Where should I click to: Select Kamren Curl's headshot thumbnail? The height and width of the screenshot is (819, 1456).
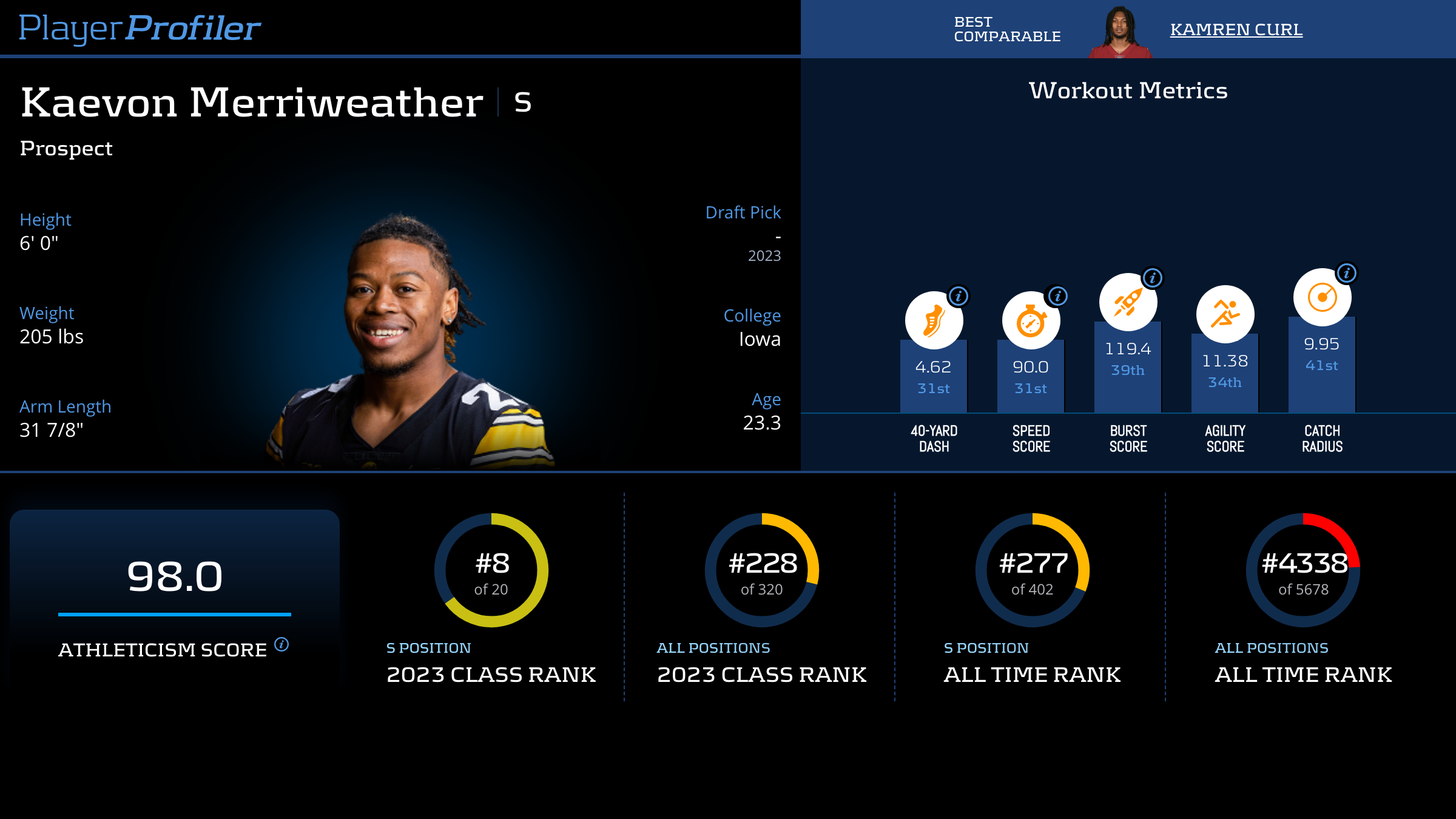click(1120, 32)
